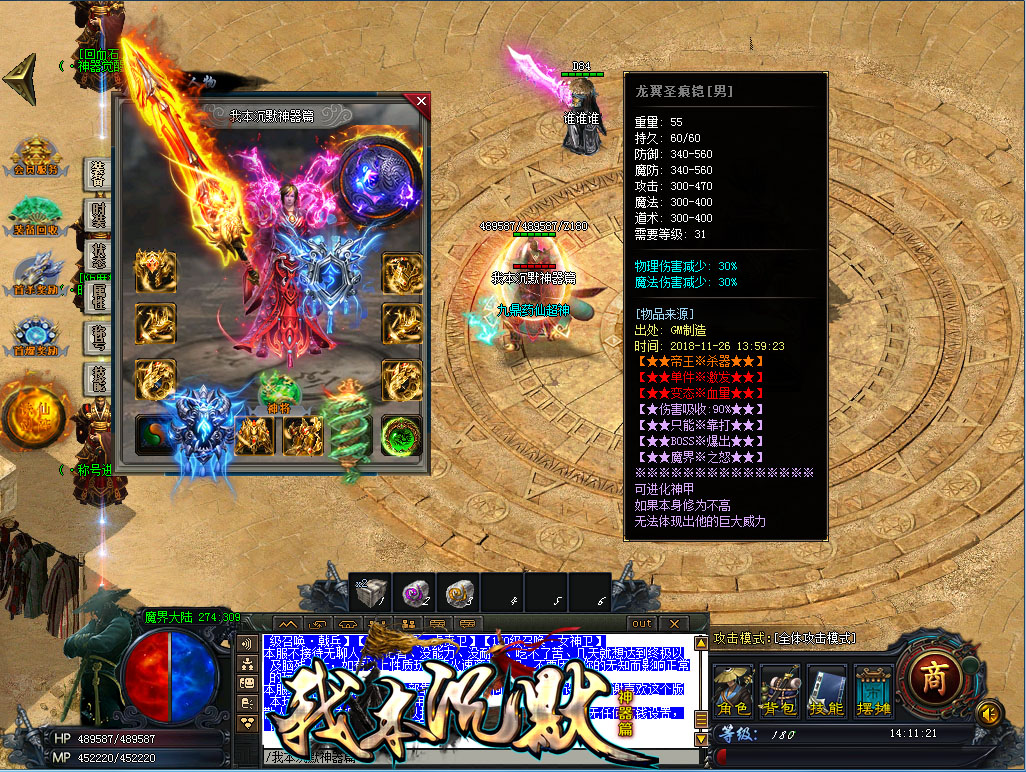Collapse the side menu with the gold arrow
Screen dimensions: 1026x772
pyautogui.click(x=20, y=79)
